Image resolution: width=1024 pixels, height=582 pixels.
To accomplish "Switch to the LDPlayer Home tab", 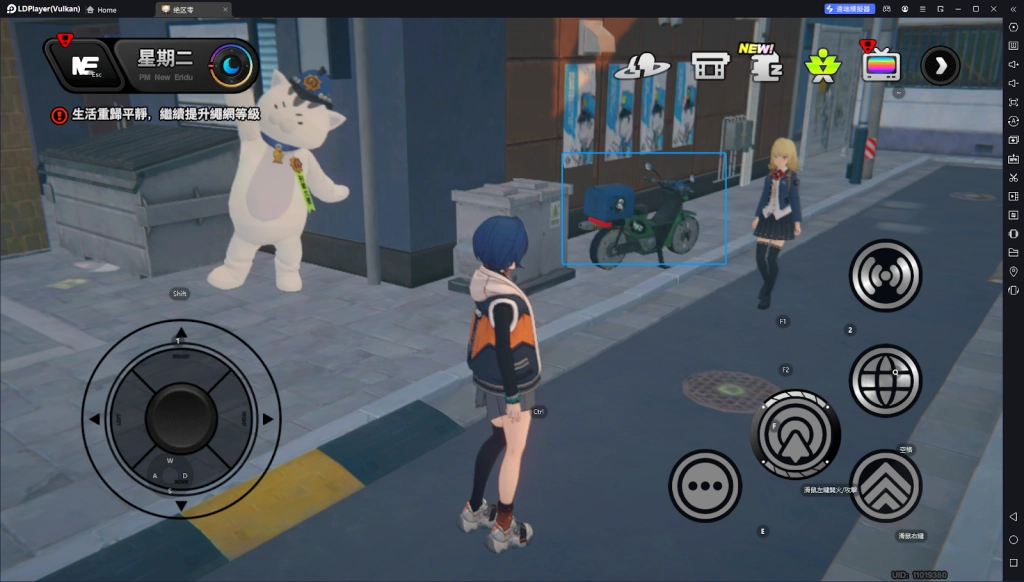I will [101, 9].
